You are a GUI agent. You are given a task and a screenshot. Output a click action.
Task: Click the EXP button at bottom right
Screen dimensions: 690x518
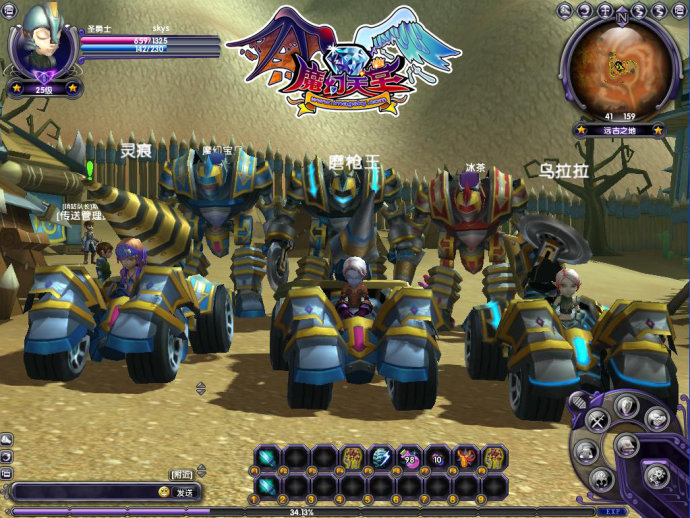tap(613, 511)
